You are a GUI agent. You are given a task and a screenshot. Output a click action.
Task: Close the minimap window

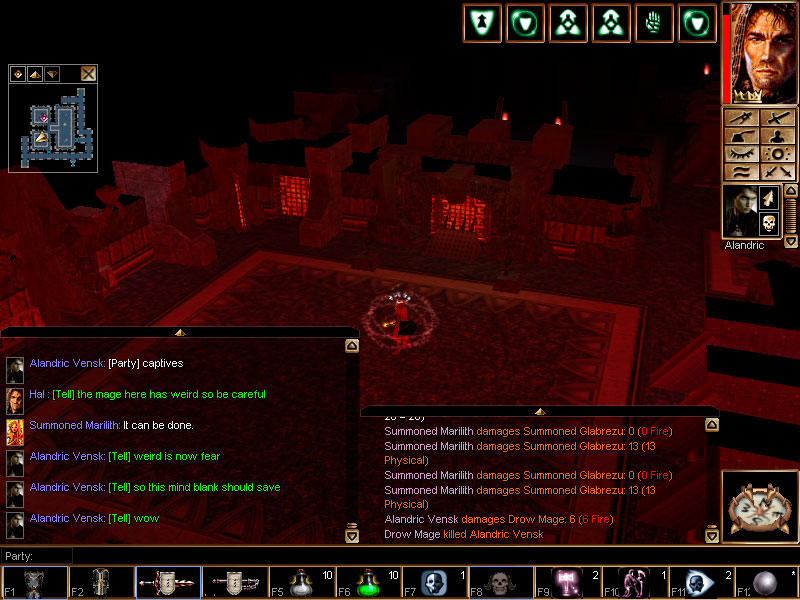[89, 73]
